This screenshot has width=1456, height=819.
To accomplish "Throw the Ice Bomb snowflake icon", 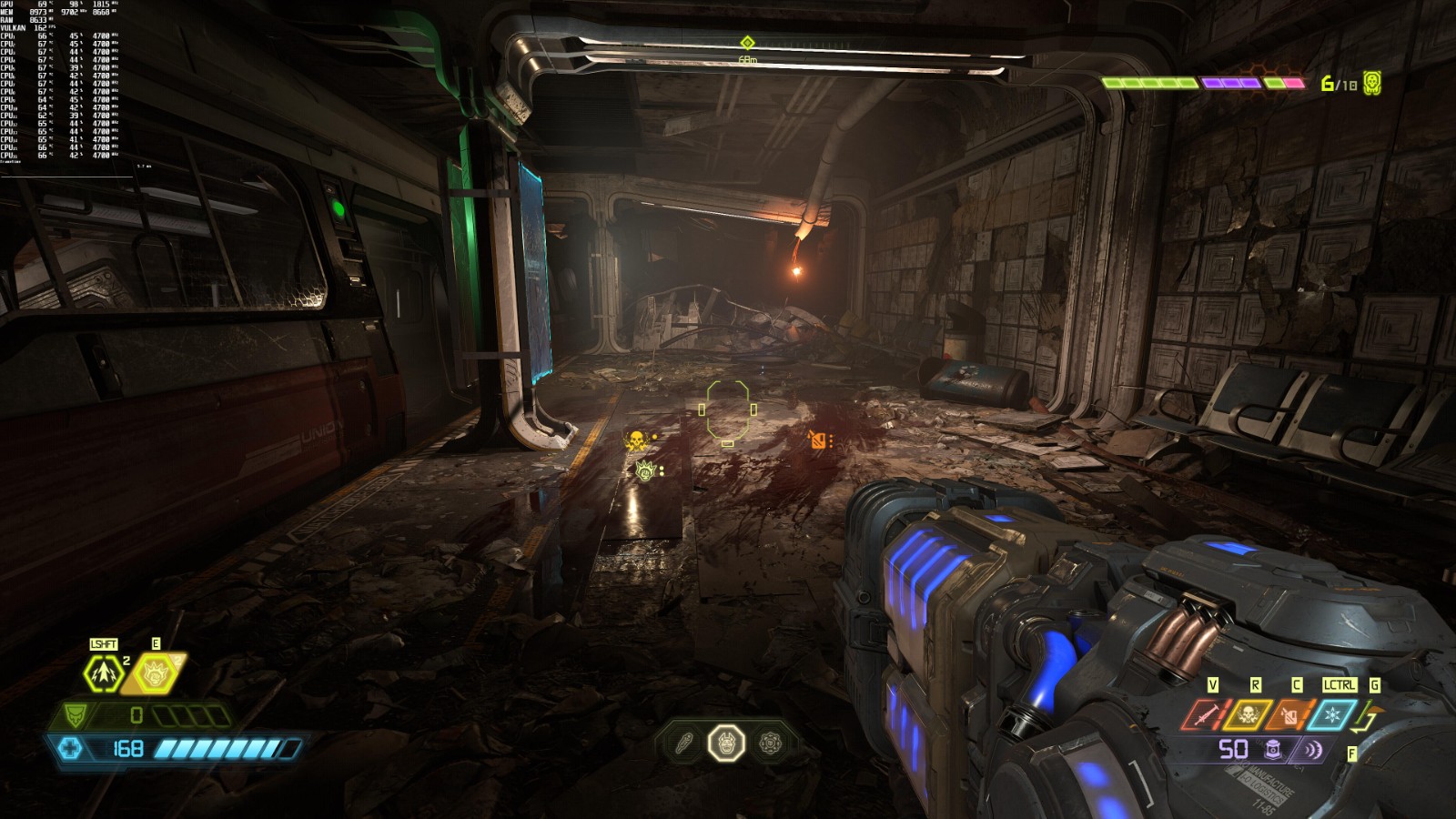I will [1331, 715].
